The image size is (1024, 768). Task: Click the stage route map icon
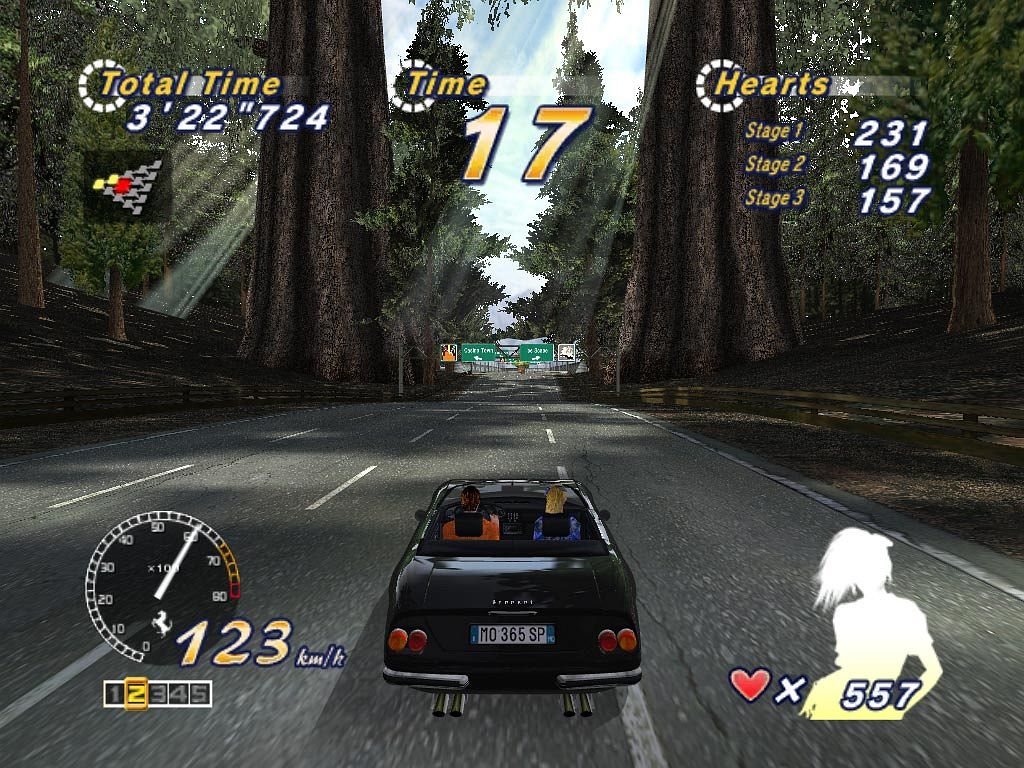128,183
